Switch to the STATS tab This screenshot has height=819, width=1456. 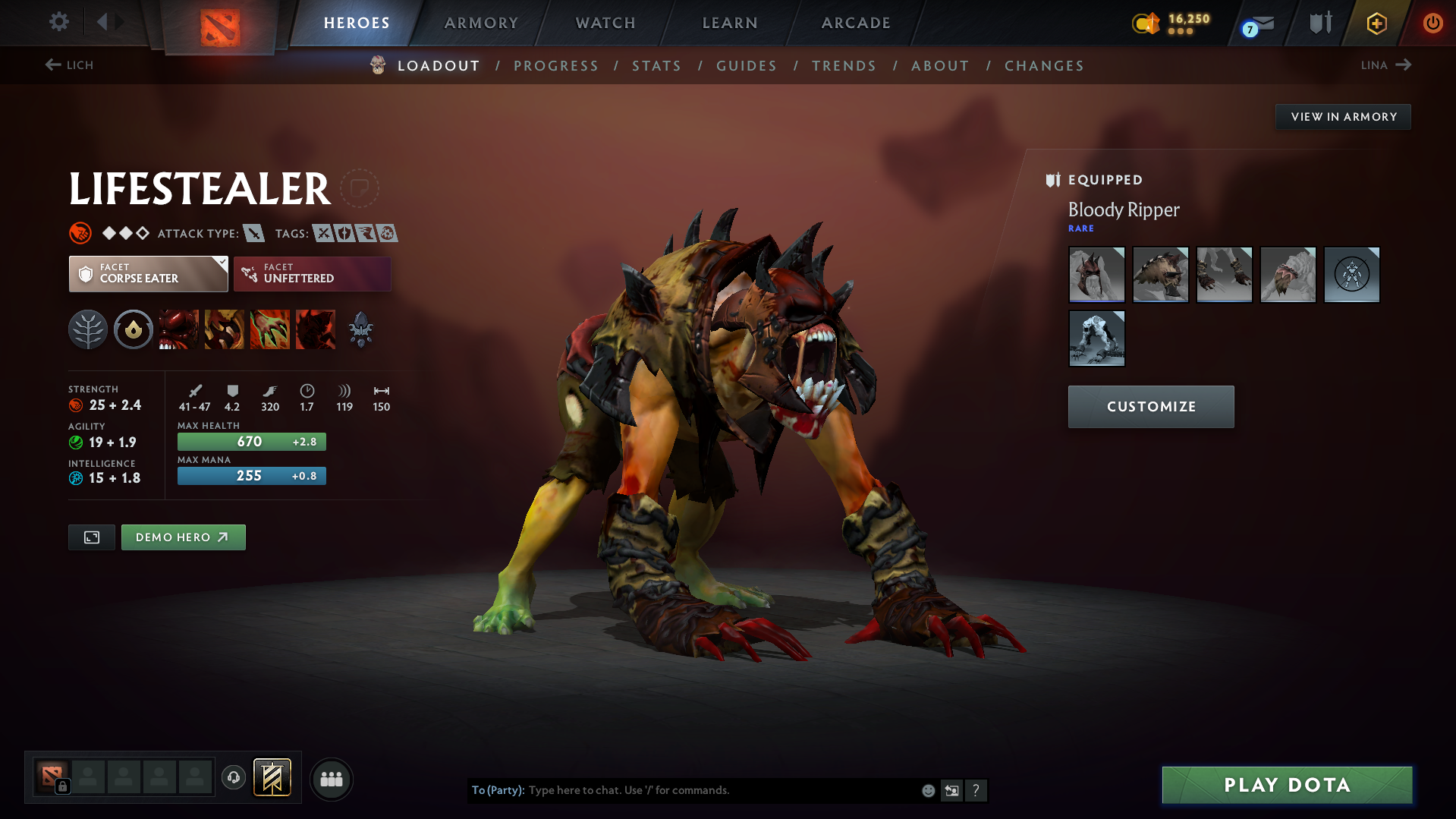tap(656, 66)
